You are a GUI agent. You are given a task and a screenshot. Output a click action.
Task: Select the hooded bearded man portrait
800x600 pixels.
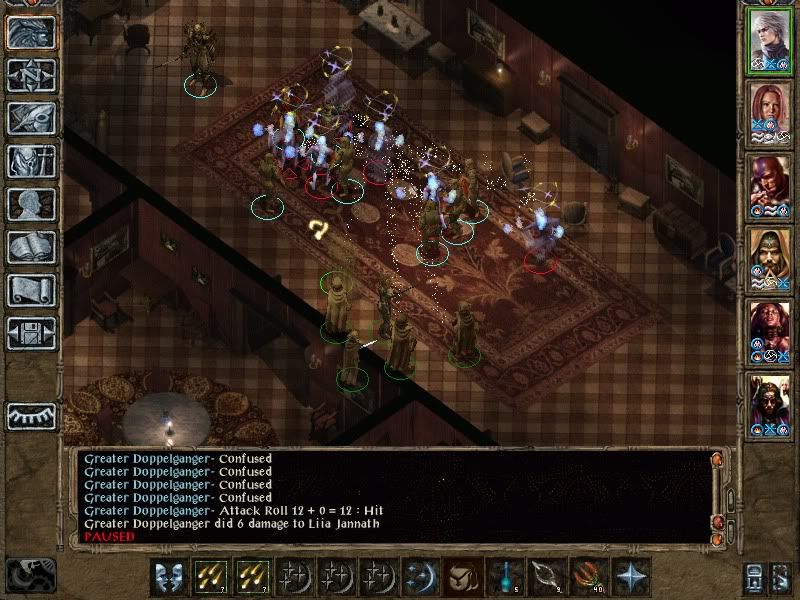coord(770,259)
